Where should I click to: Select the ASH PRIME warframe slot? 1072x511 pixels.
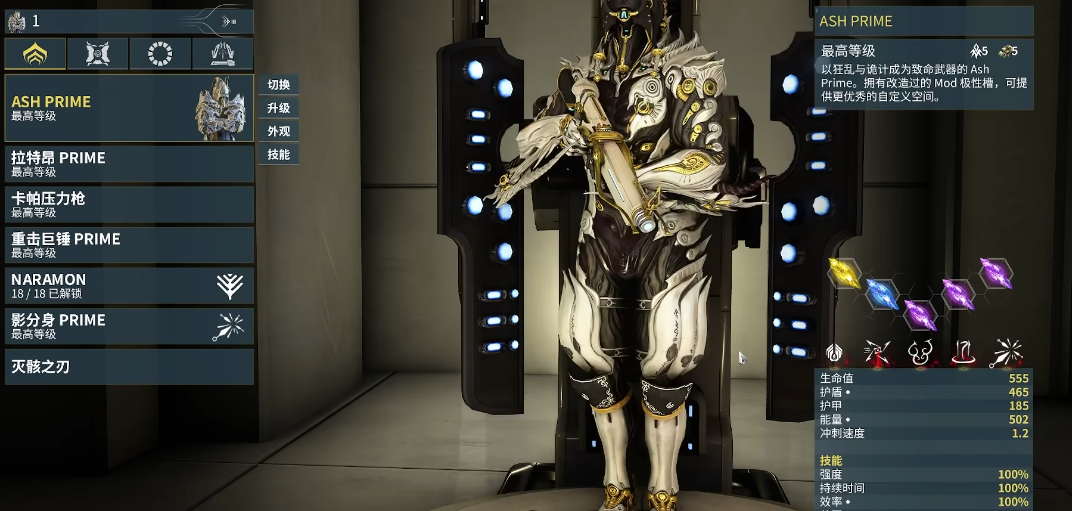[129, 107]
